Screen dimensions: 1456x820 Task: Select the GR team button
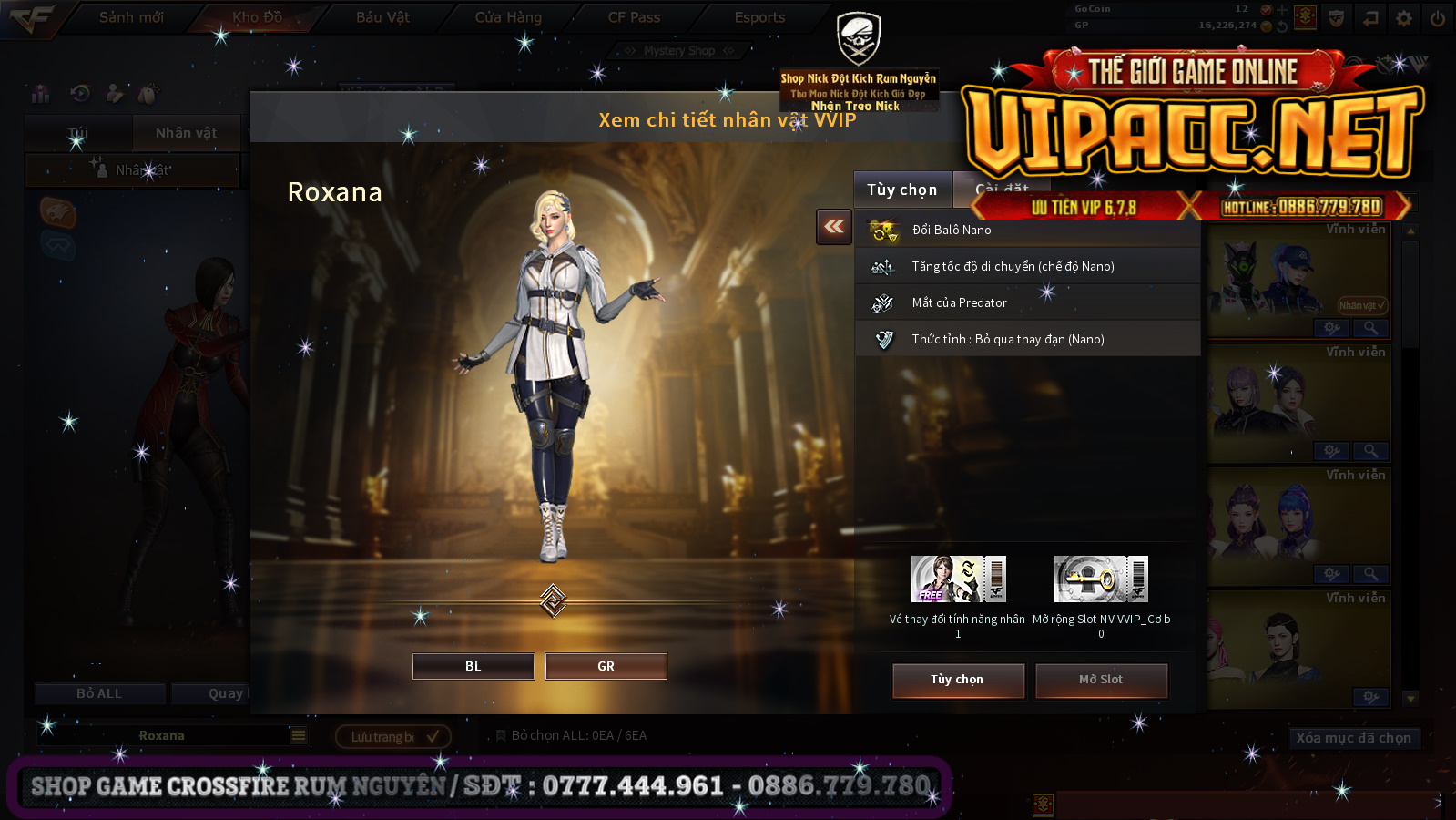click(x=606, y=666)
